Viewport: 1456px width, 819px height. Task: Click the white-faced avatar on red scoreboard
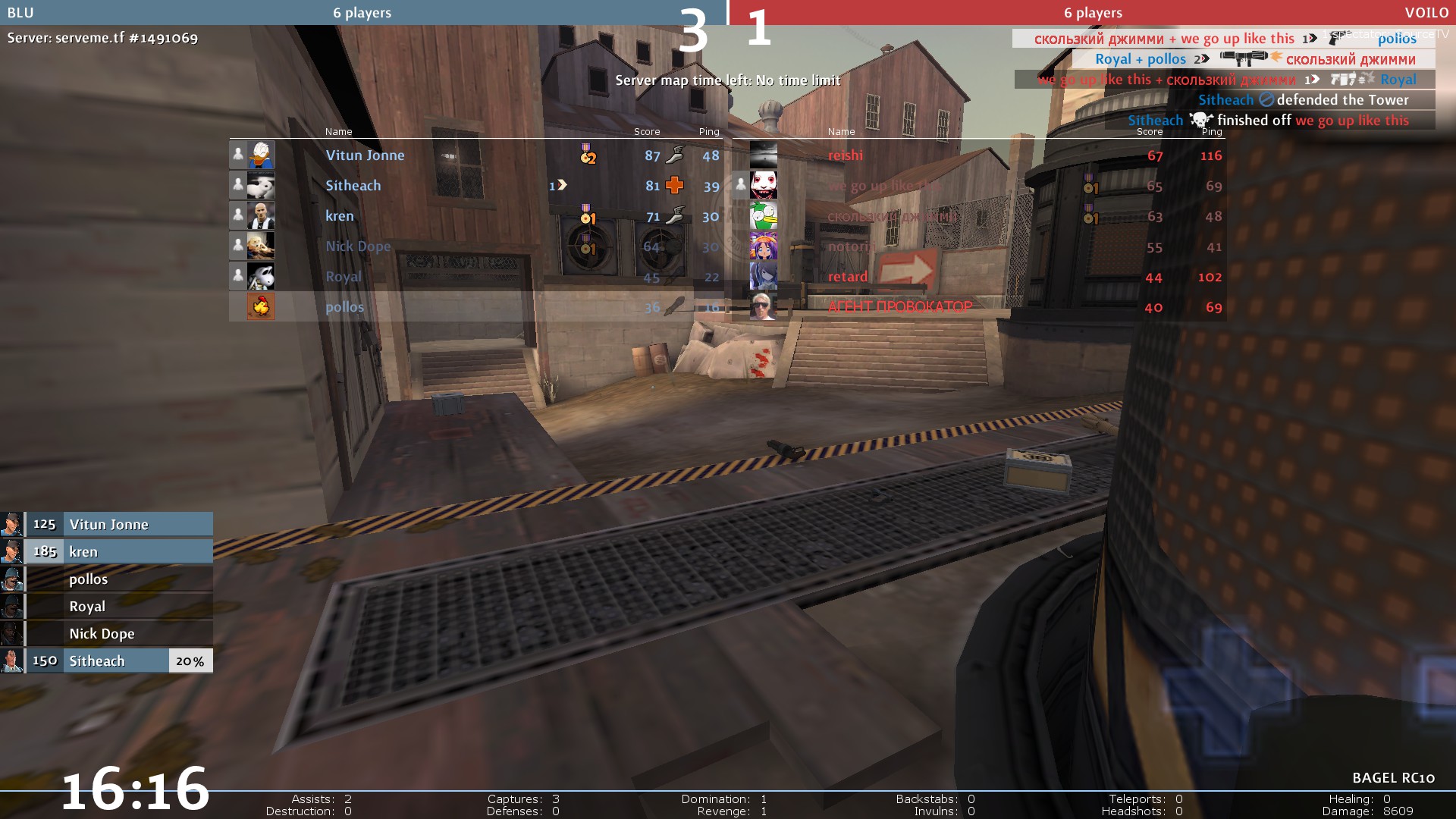click(763, 186)
